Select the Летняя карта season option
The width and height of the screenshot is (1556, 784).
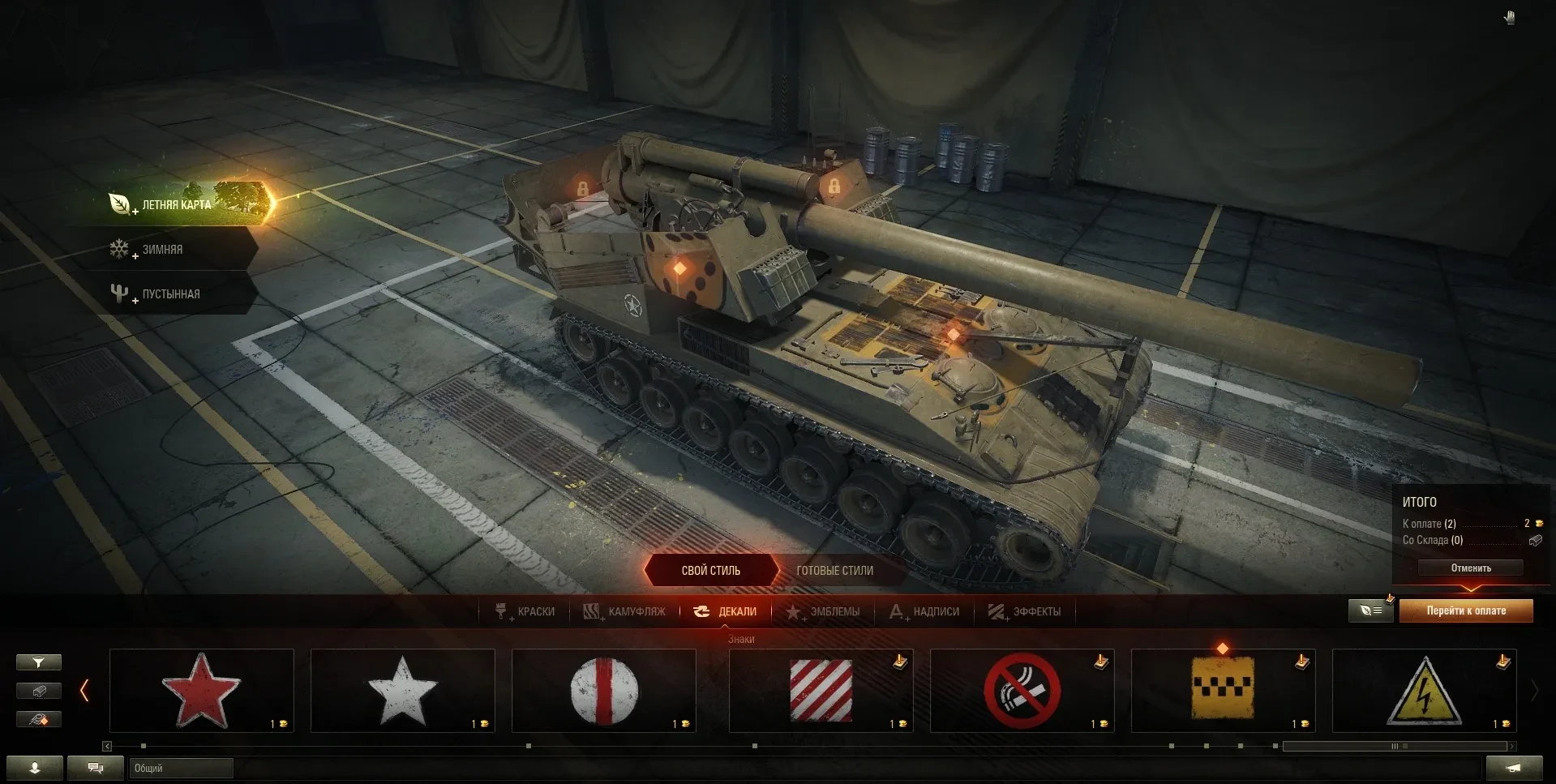click(177, 204)
